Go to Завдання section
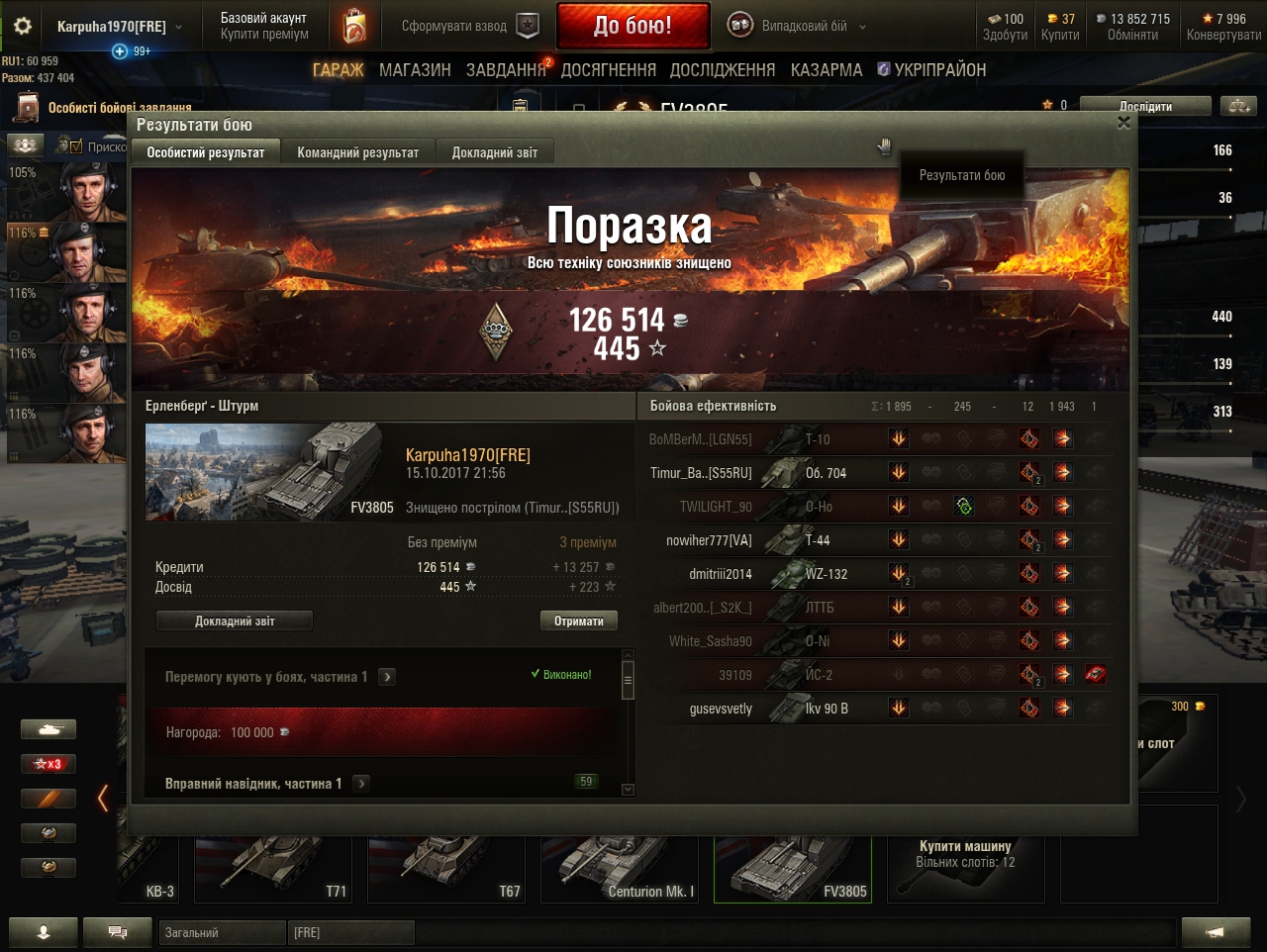This screenshot has height=952, width=1267. pos(505,70)
